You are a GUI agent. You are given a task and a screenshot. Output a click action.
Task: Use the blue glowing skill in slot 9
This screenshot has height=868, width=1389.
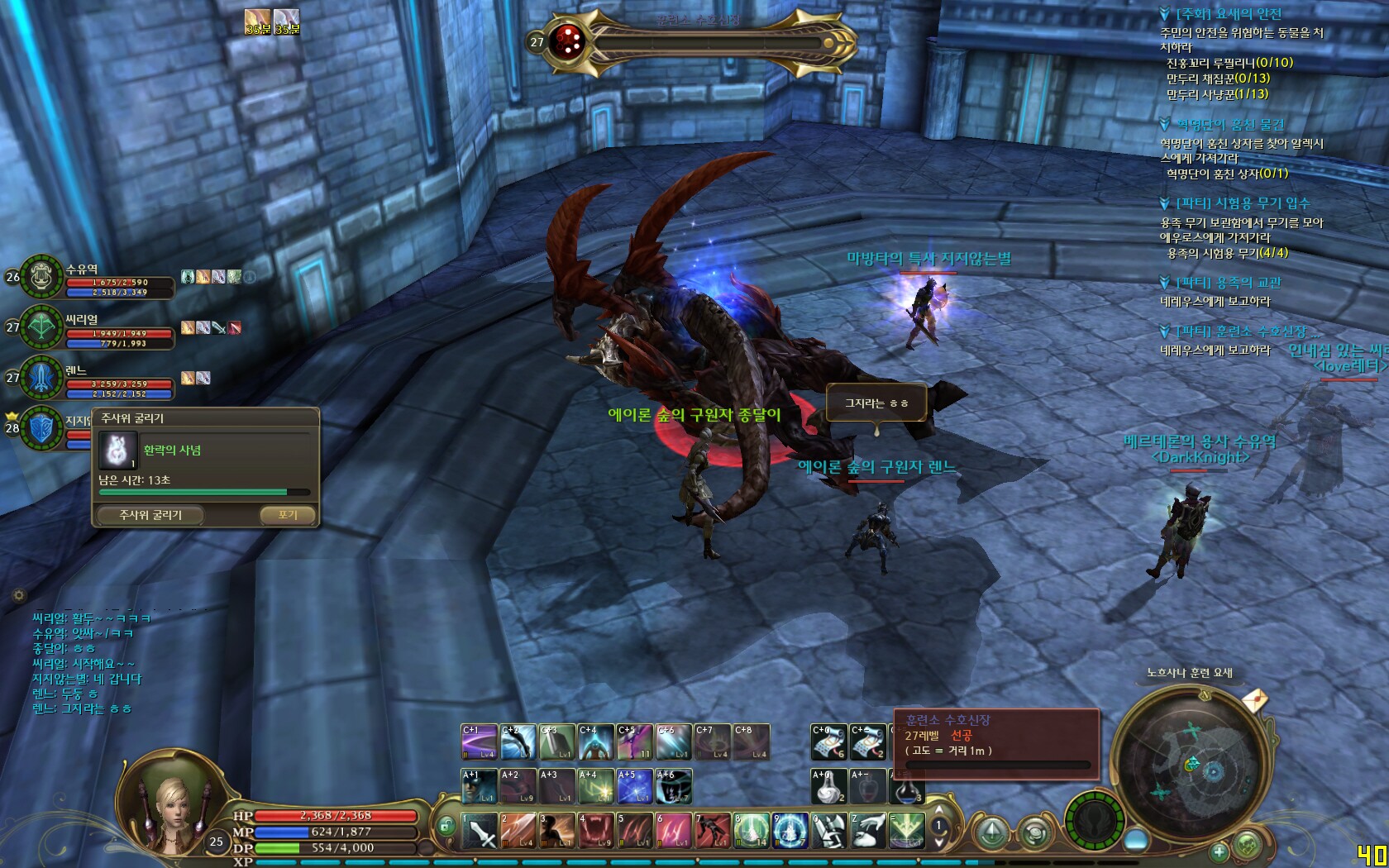pyautogui.click(x=790, y=830)
